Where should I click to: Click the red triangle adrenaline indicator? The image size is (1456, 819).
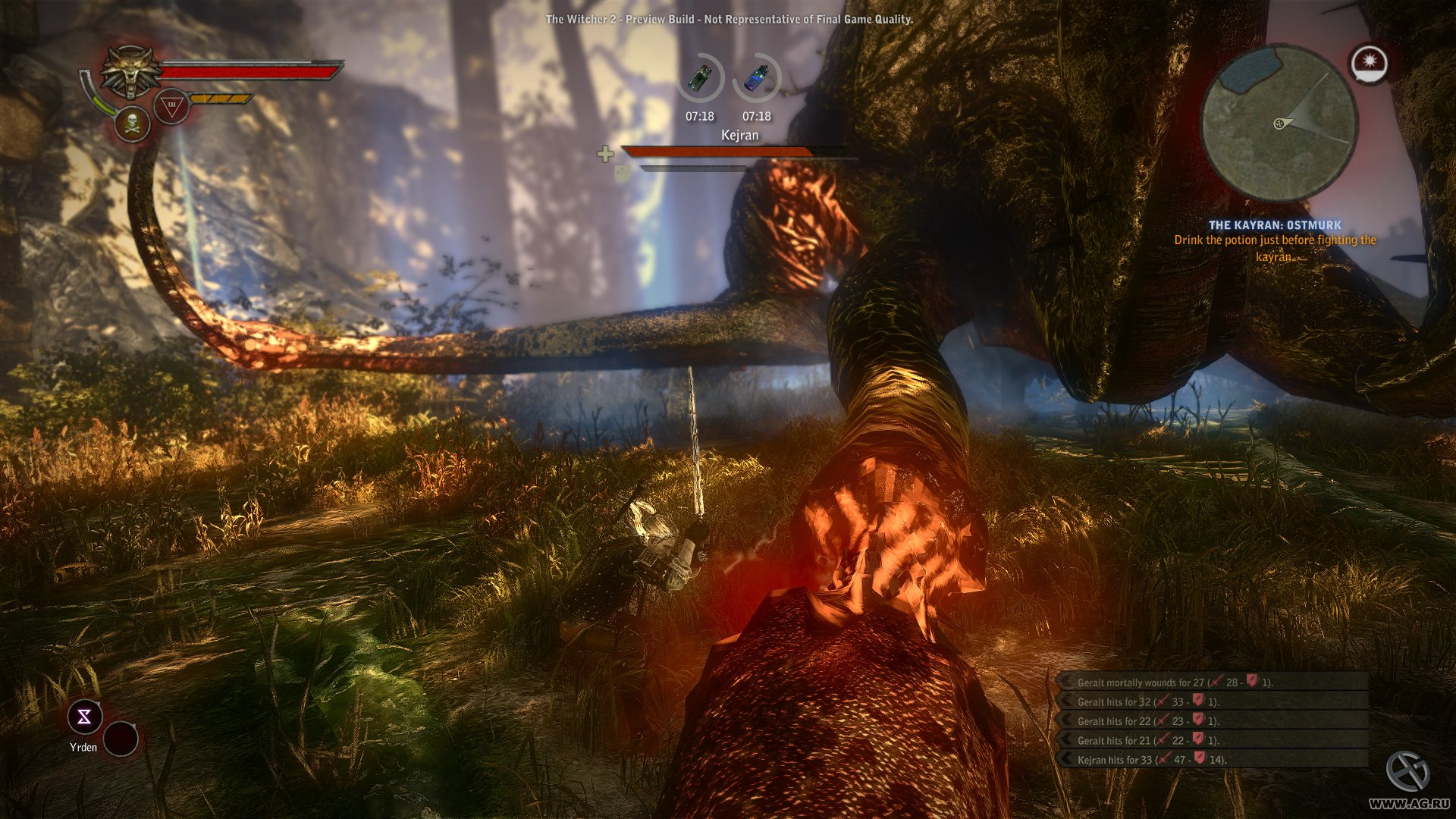(x=171, y=106)
